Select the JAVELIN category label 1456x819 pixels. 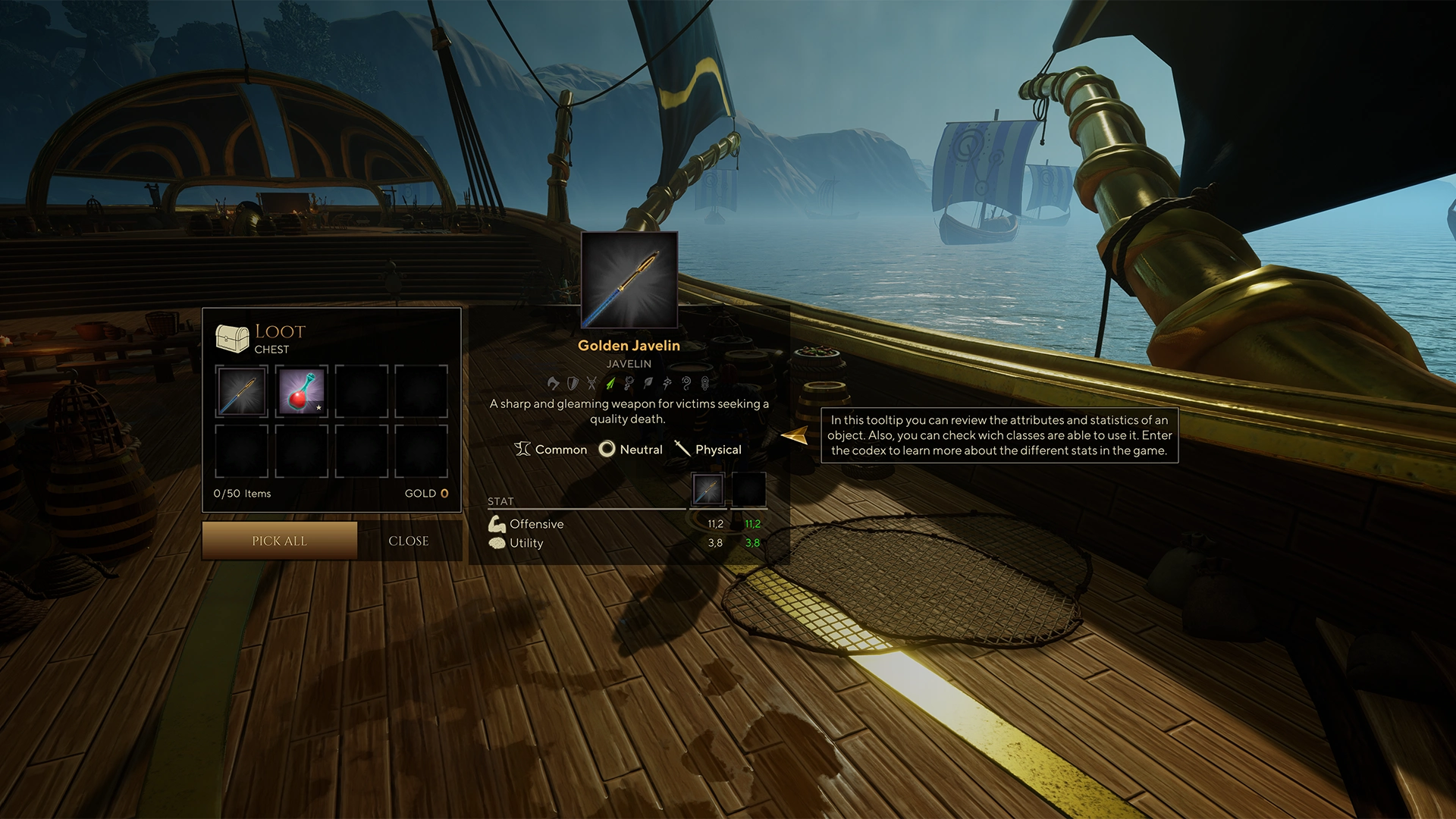(x=629, y=363)
